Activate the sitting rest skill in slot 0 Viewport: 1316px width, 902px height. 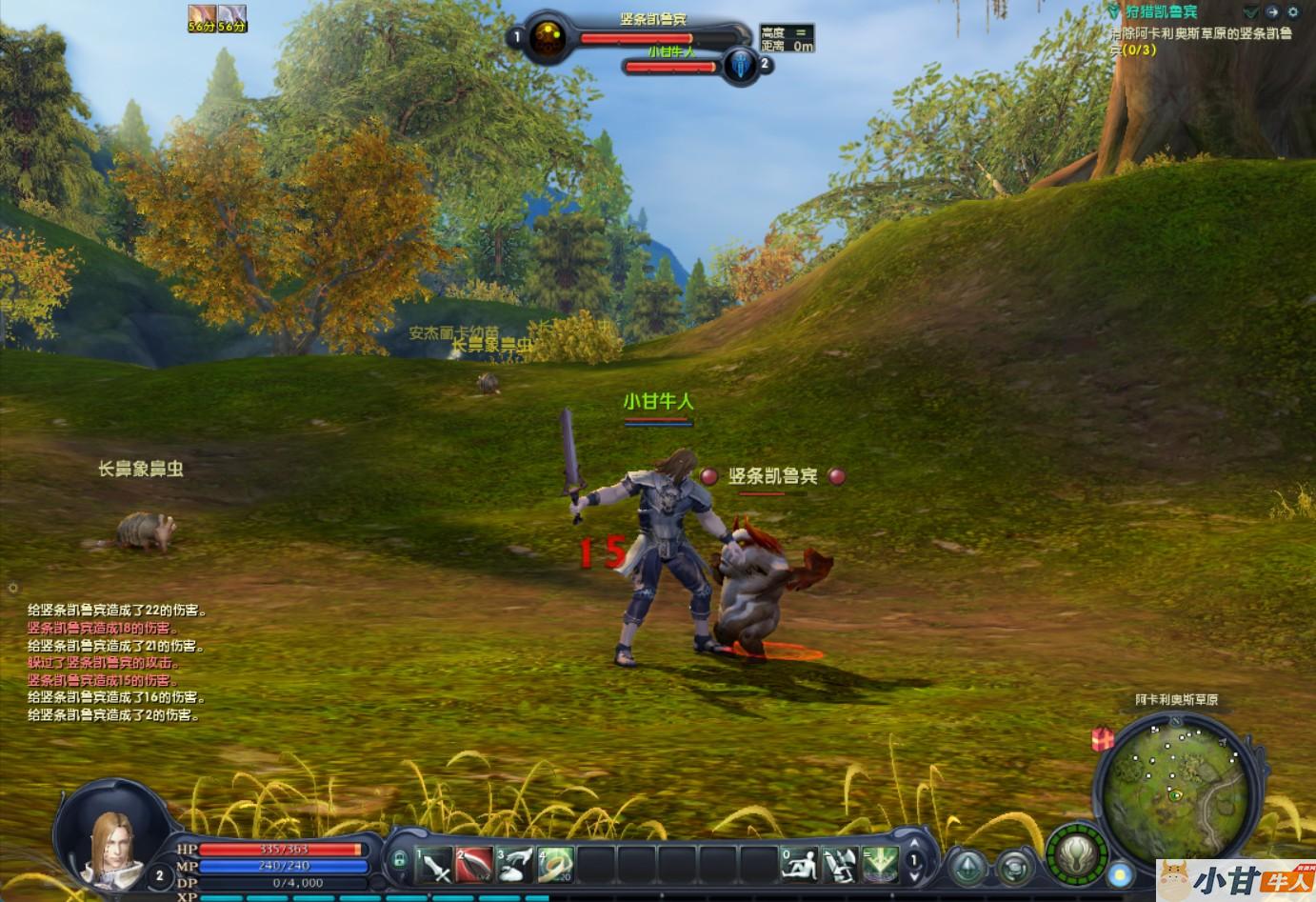799,863
